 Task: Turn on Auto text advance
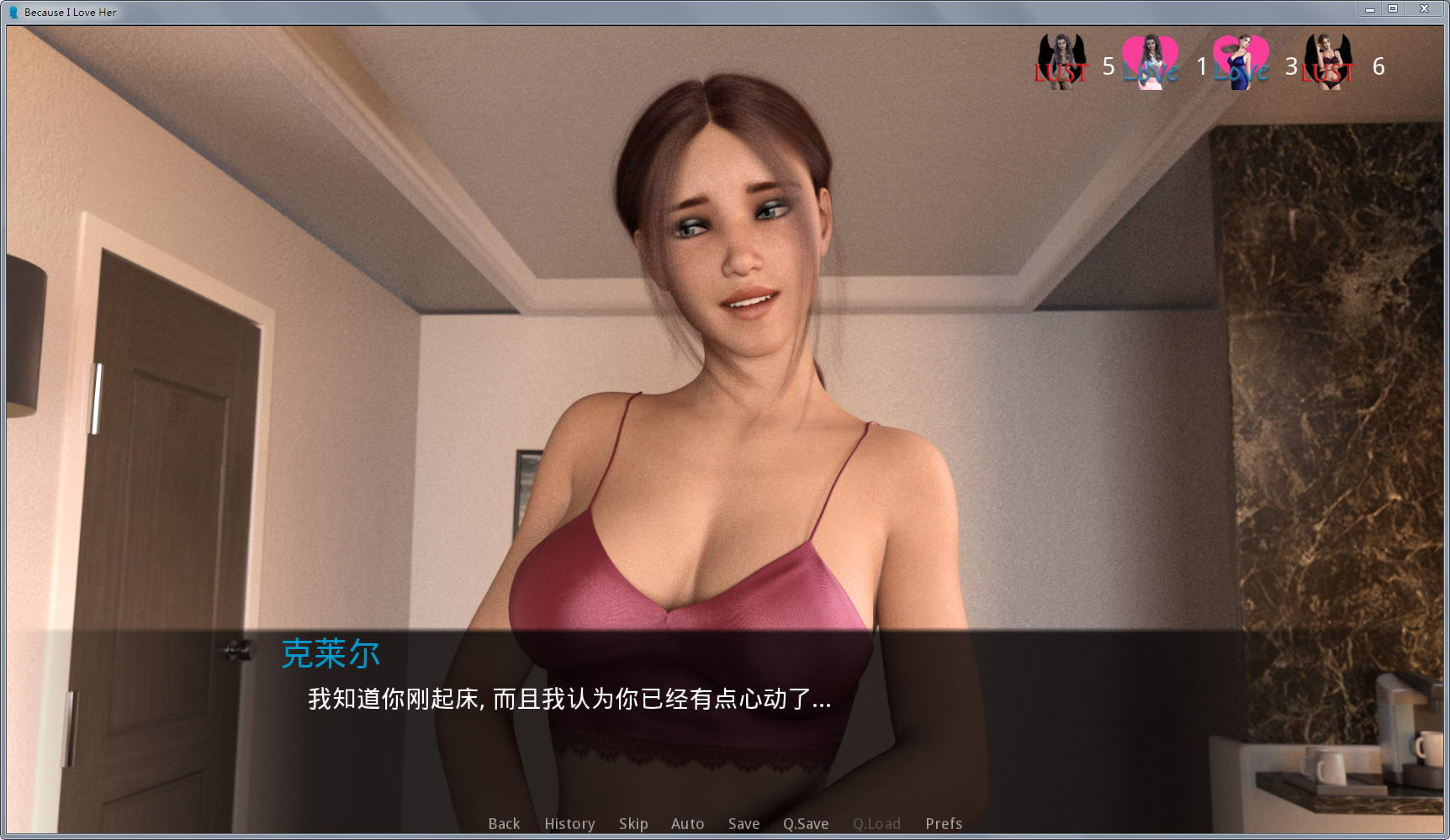[x=687, y=824]
